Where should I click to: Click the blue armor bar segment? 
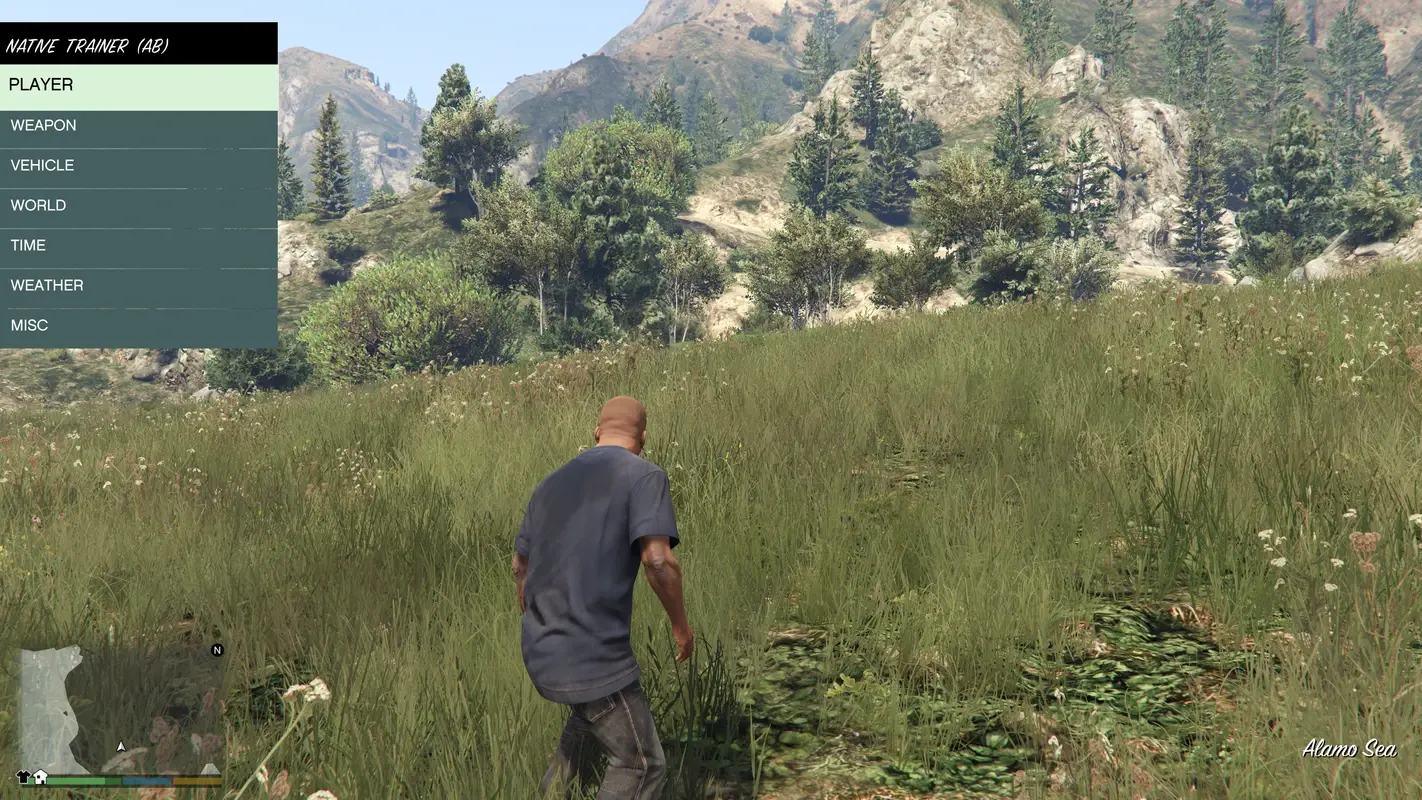[x=147, y=780]
